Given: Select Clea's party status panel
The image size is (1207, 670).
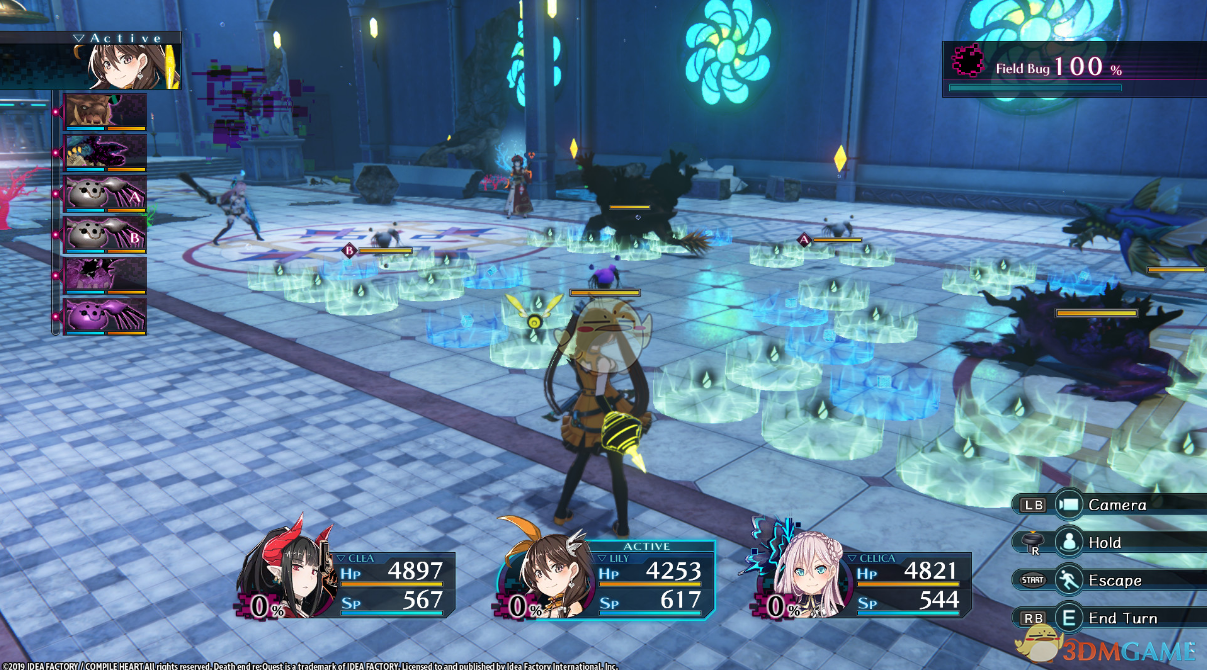Looking at the screenshot, I should coord(350,583).
